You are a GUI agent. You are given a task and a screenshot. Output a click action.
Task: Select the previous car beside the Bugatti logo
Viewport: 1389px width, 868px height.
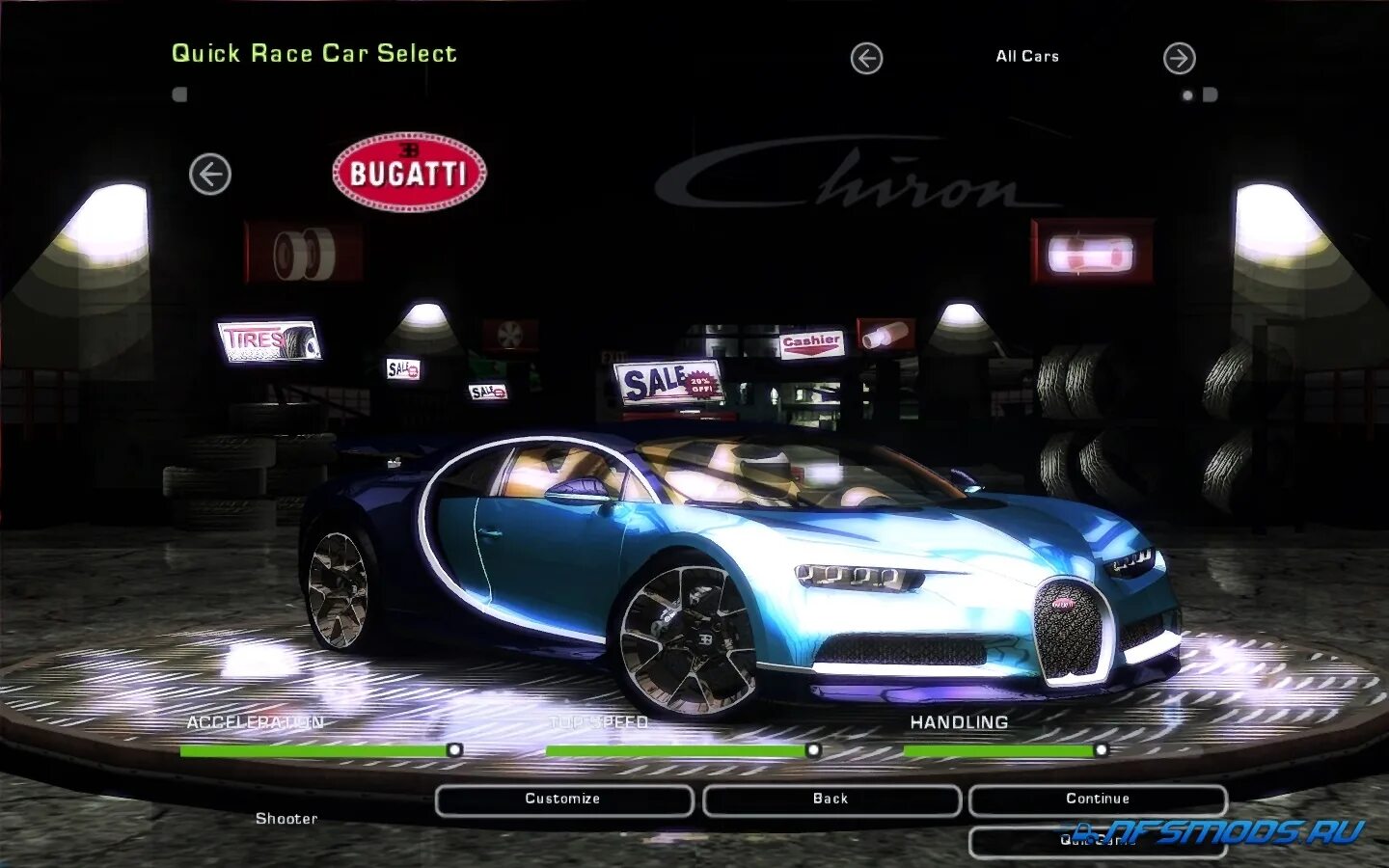pos(210,175)
